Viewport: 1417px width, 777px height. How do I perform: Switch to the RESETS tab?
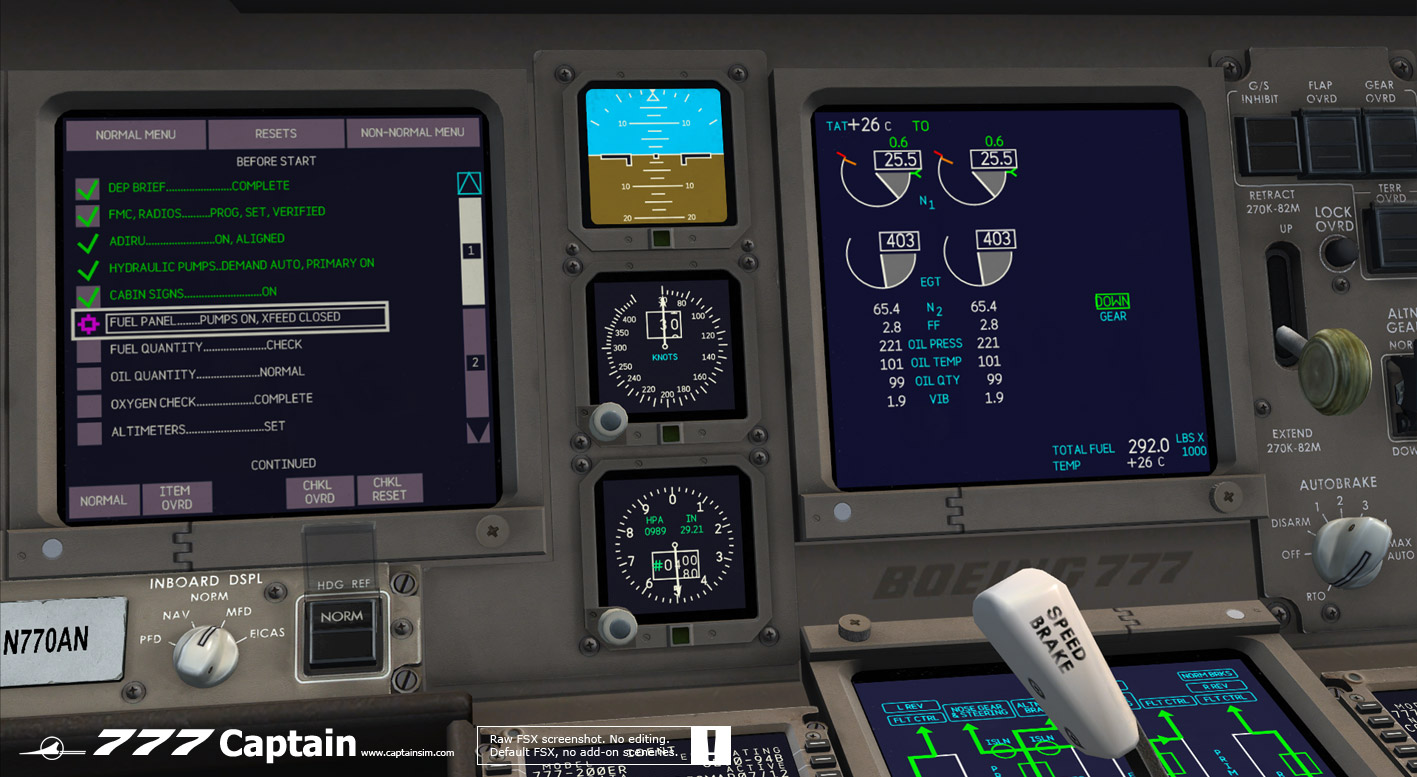(276, 133)
